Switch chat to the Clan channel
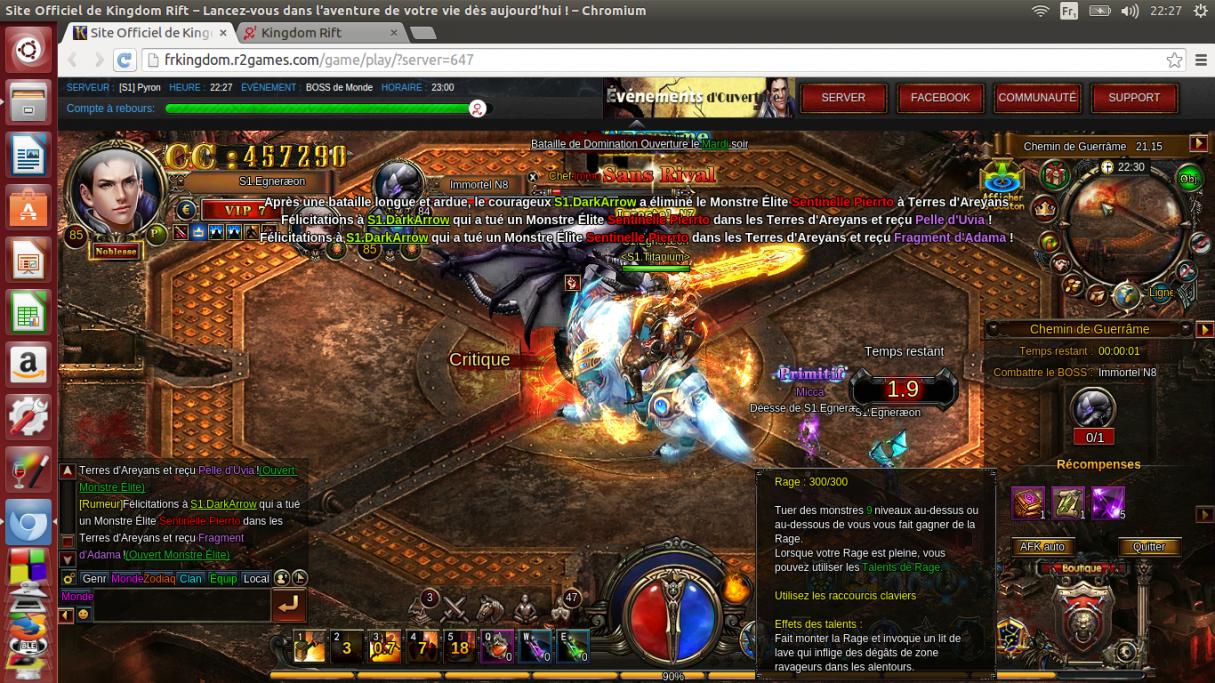Image resolution: width=1215 pixels, height=683 pixels. [x=190, y=579]
